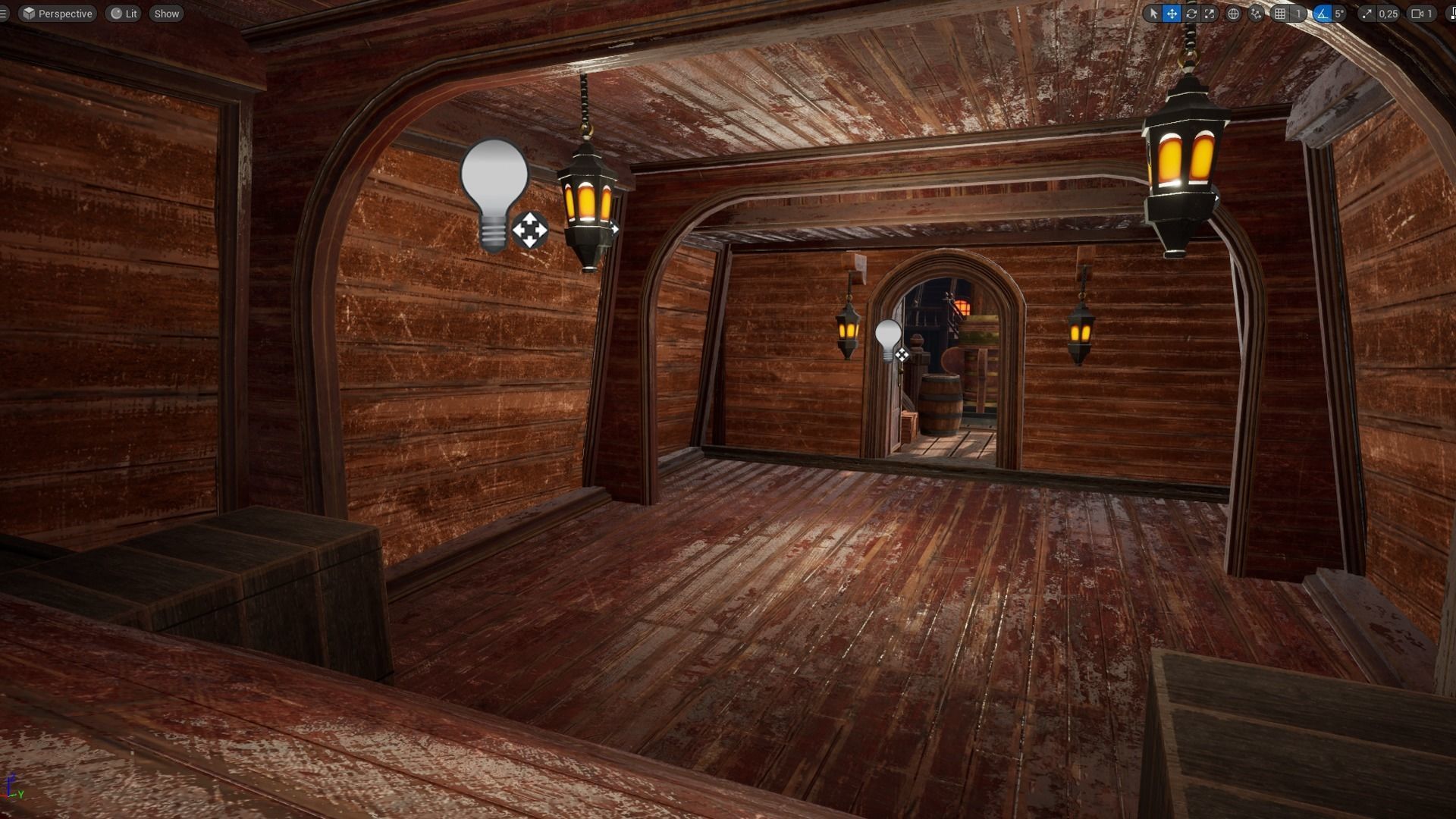Toggle scale snapping
Viewport: 1456px width, 819px height.
1367,14
